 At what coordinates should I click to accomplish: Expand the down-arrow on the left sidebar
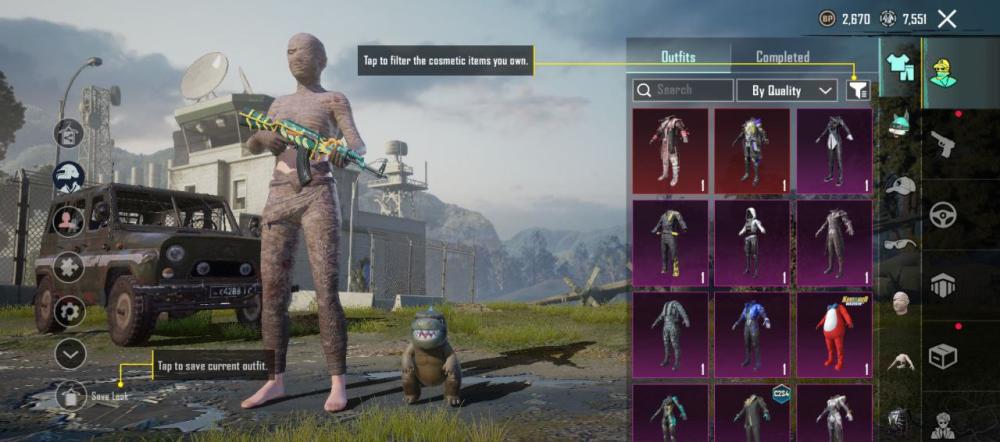(69, 353)
